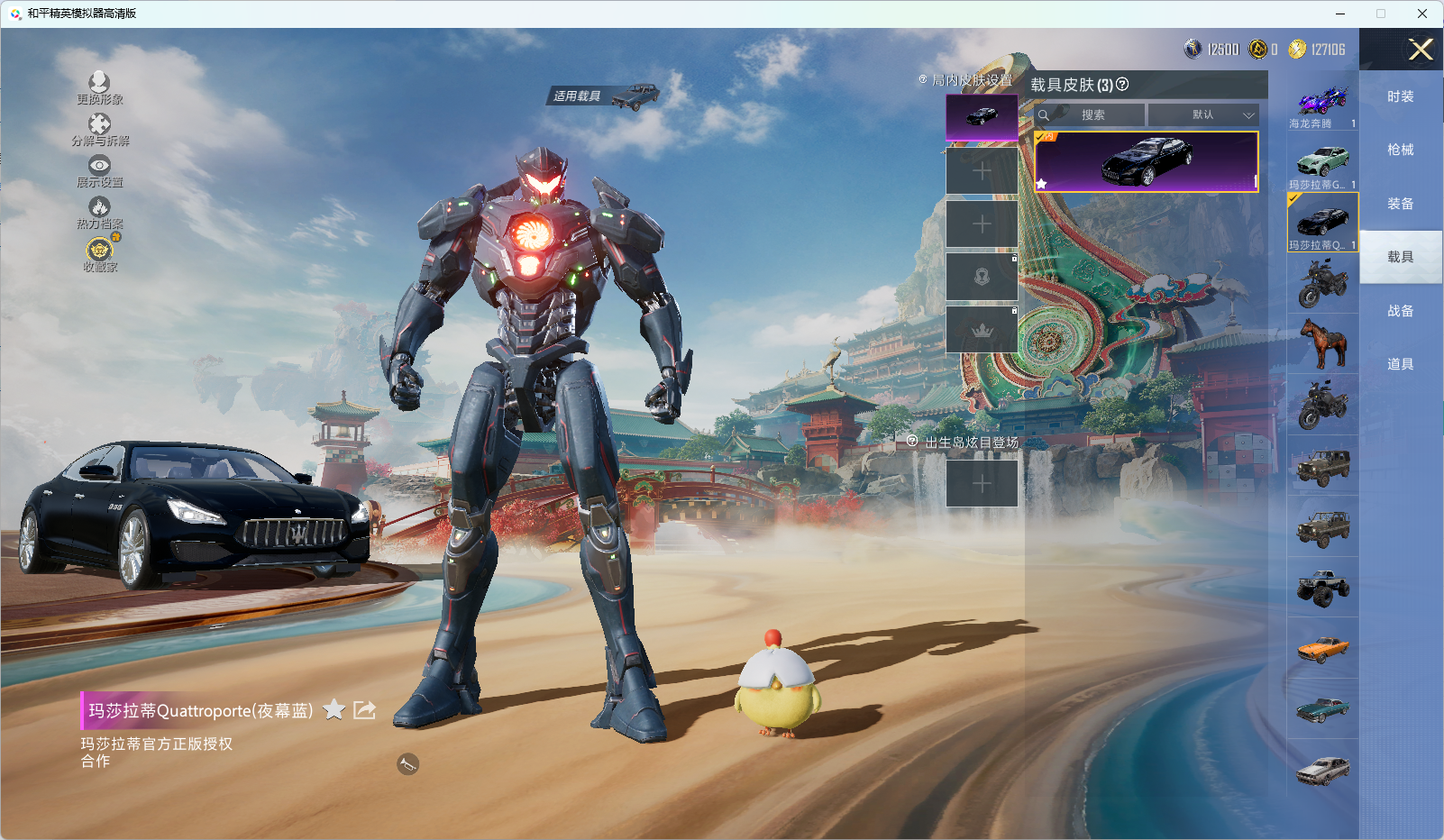This screenshot has height=840, width=1444.
Task: Close the wardrobe with the X button
Action: [x=1421, y=50]
